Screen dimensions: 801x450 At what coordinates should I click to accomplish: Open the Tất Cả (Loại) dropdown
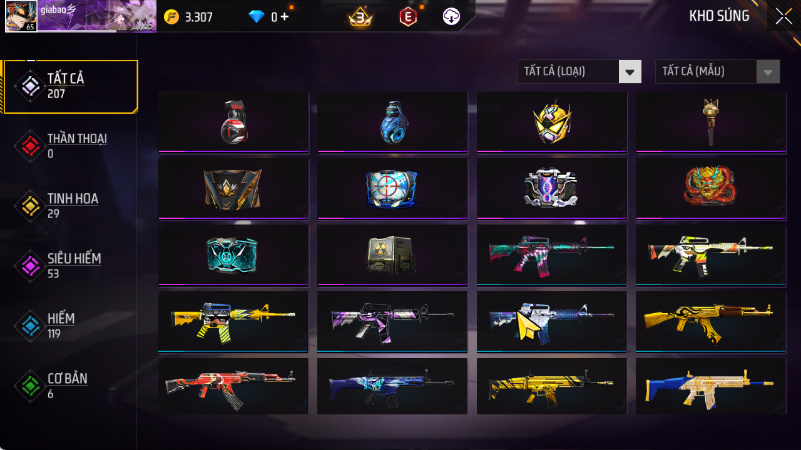tap(579, 71)
